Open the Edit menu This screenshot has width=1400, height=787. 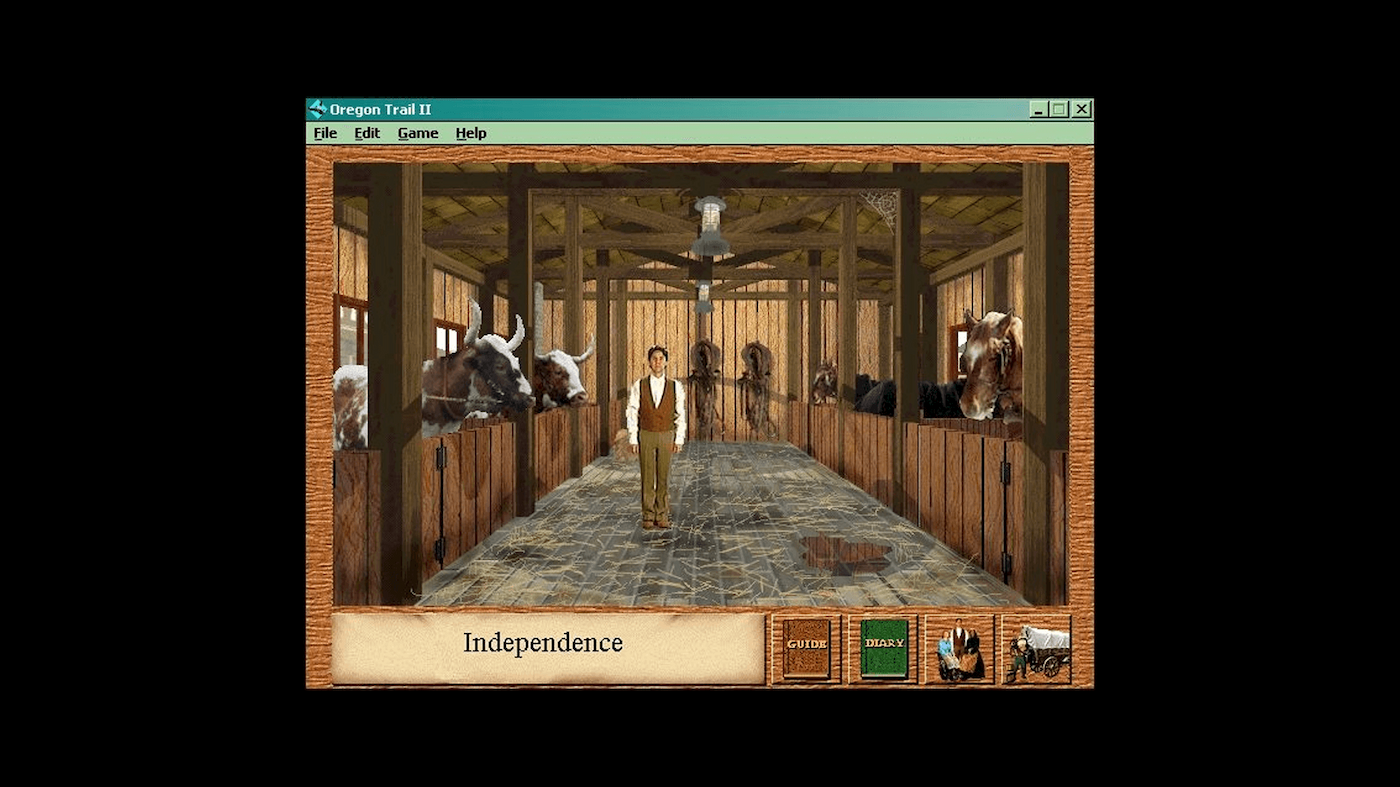coord(366,132)
